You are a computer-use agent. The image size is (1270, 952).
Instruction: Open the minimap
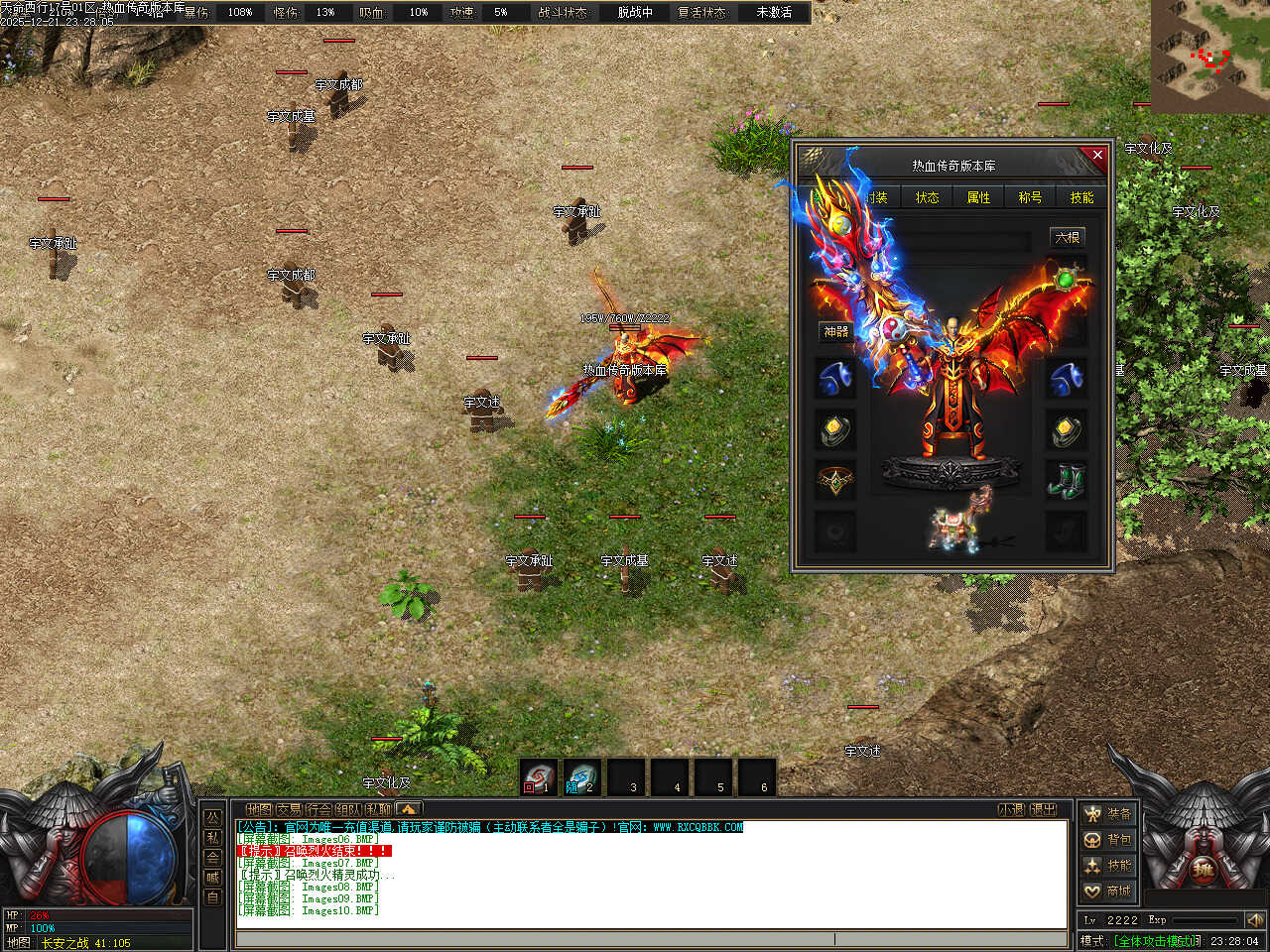pyautogui.click(x=1209, y=56)
